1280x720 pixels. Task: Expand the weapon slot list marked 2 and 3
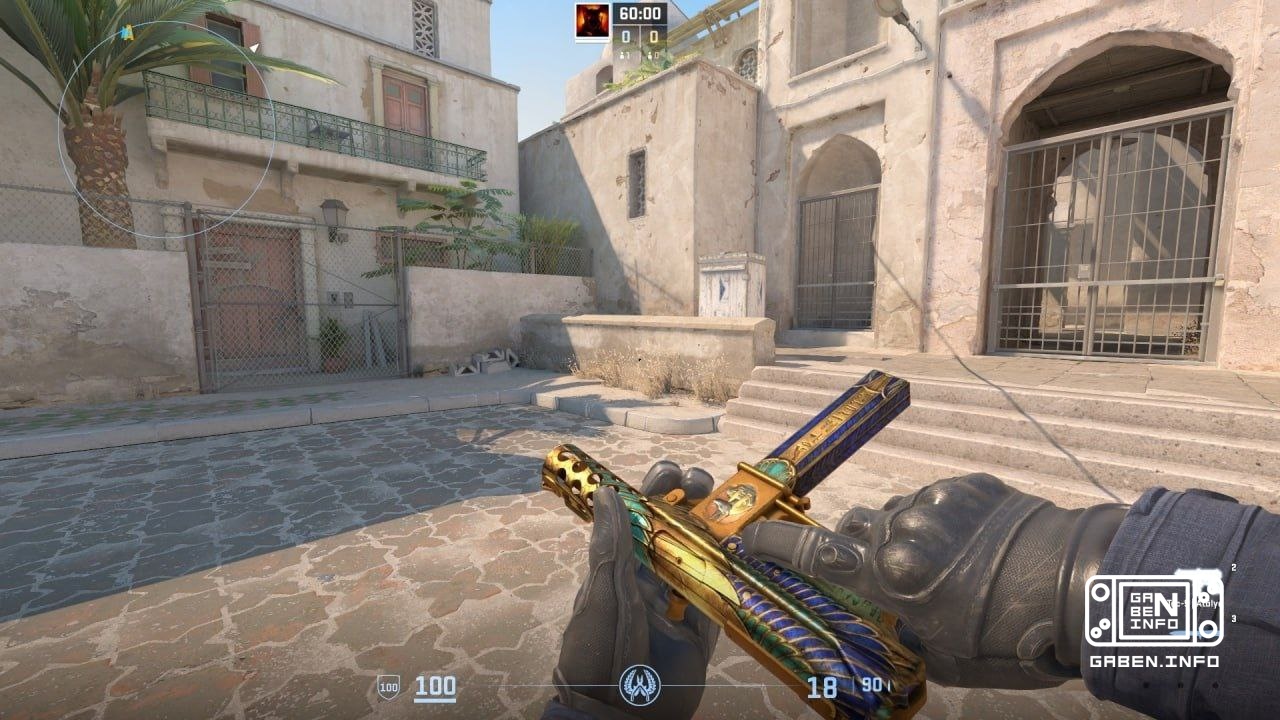pyautogui.click(x=1233, y=595)
